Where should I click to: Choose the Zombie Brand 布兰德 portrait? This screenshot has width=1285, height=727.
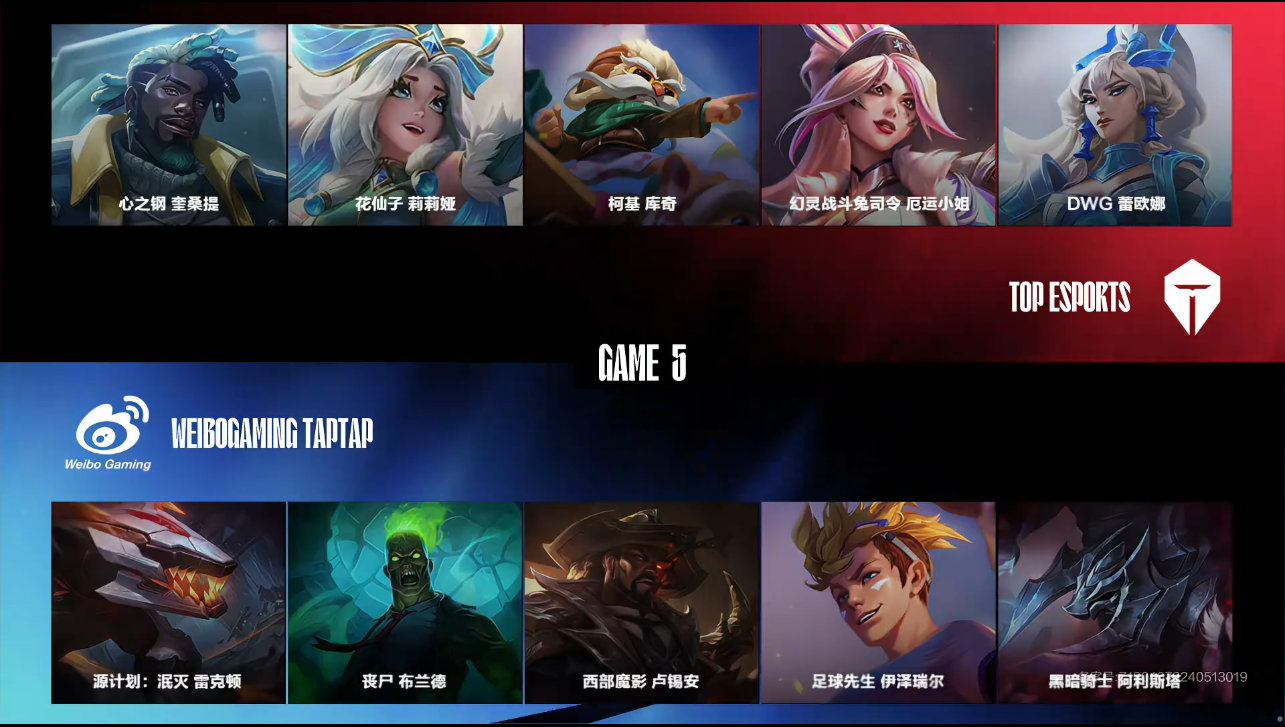tap(405, 602)
